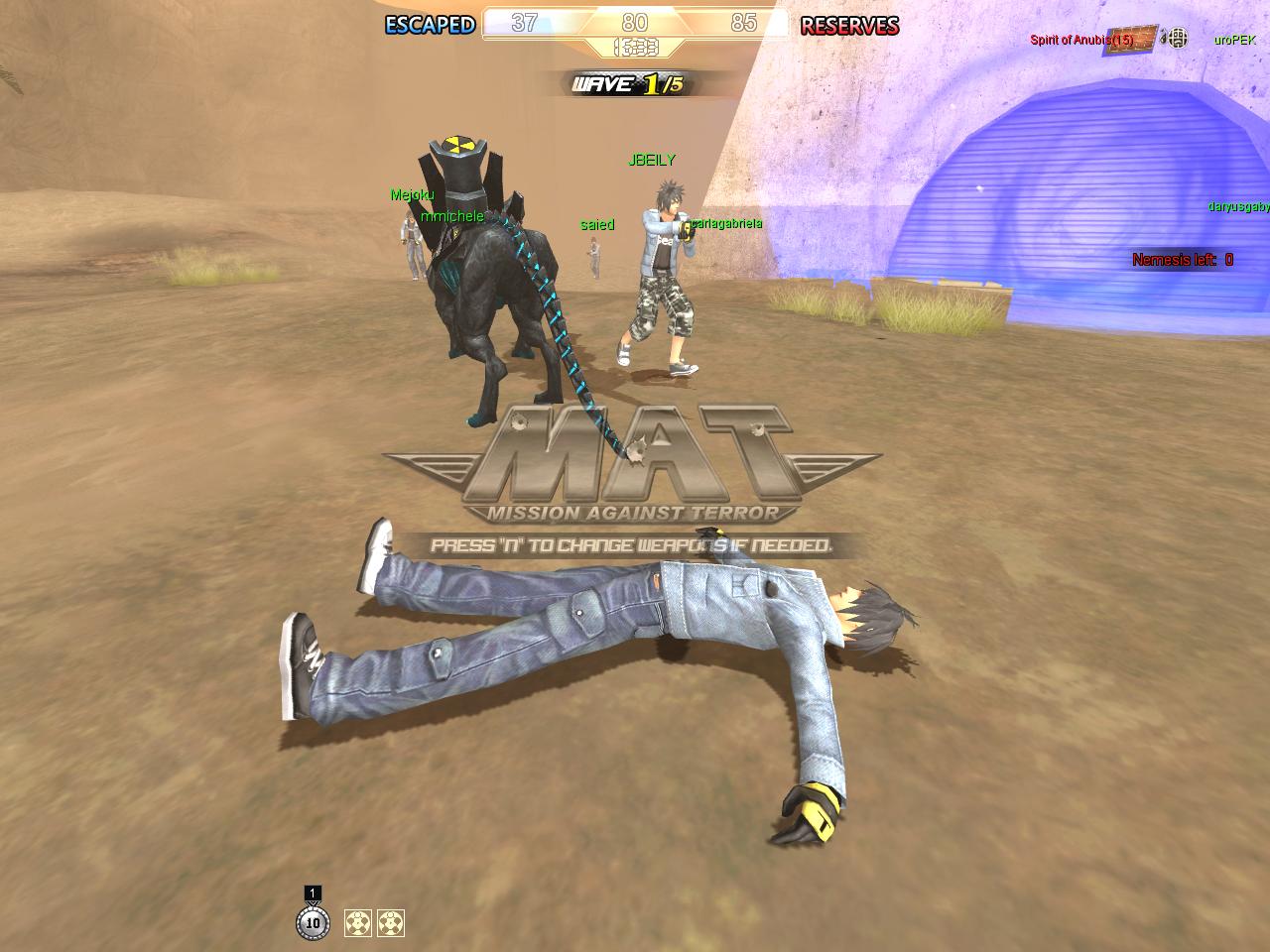The height and width of the screenshot is (952, 1270).
Task: Select the Spirit of Anubis kill feed entry
Action: (x=1081, y=40)
